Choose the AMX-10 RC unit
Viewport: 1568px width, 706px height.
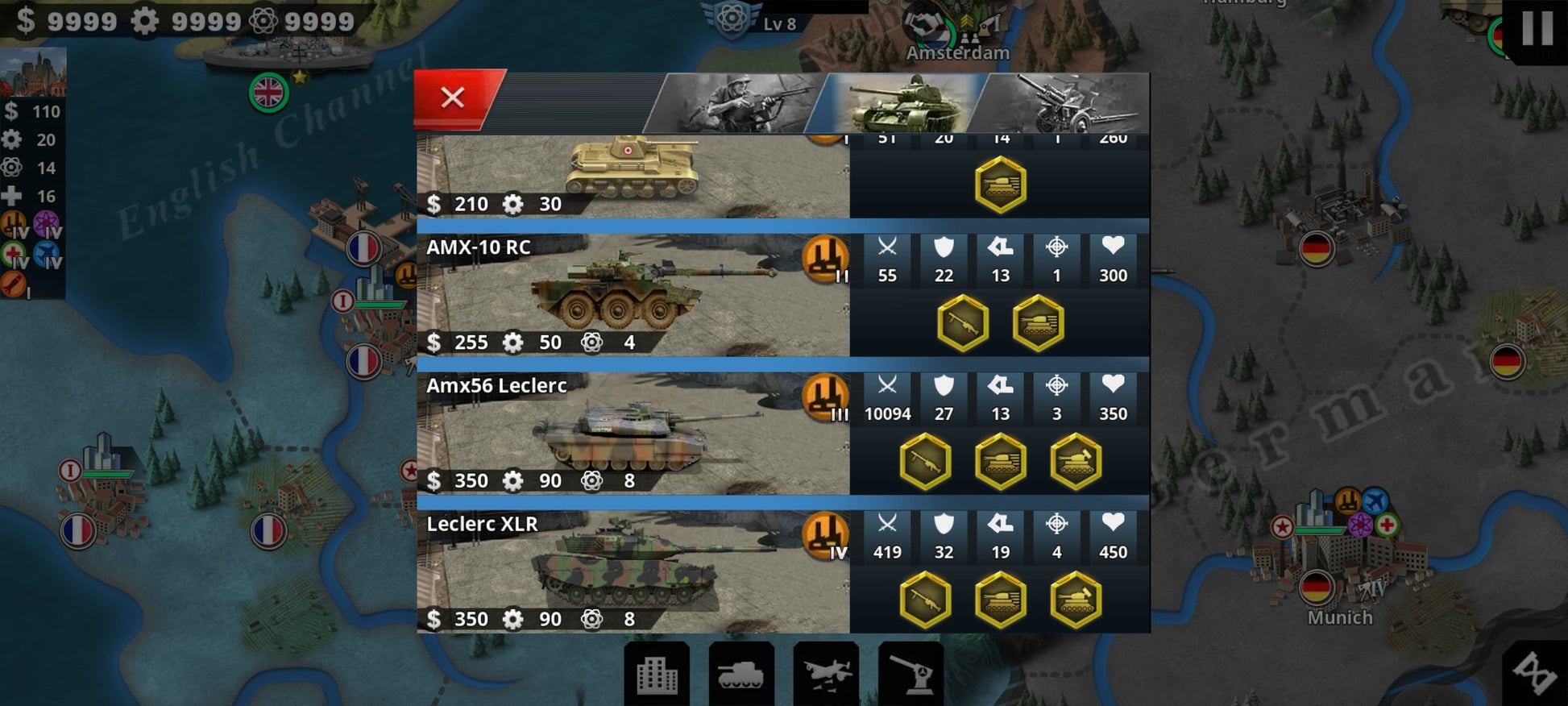coord(633,295)
